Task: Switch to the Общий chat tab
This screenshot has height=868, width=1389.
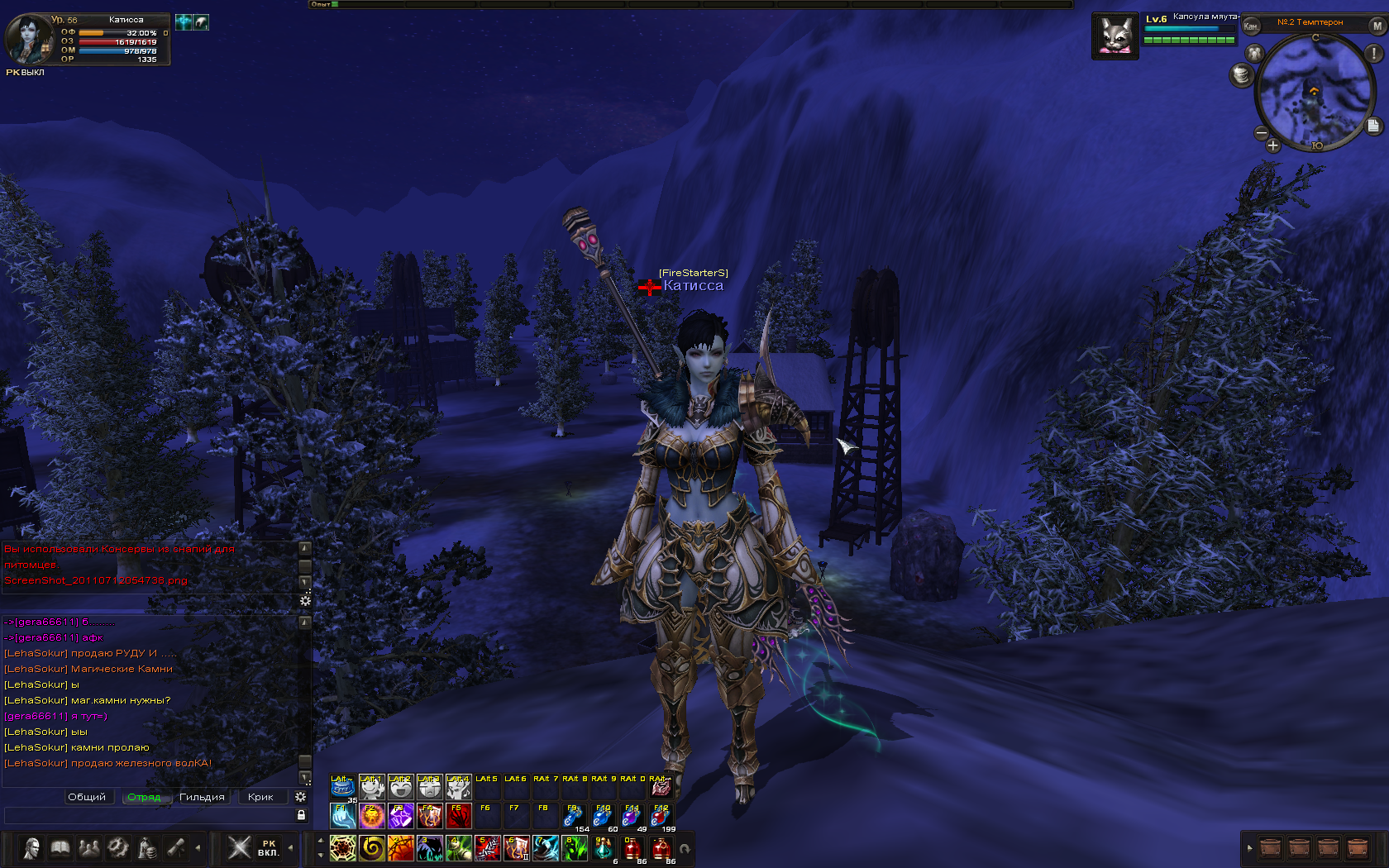Action: pyautogui.click(x=87, y=797)
